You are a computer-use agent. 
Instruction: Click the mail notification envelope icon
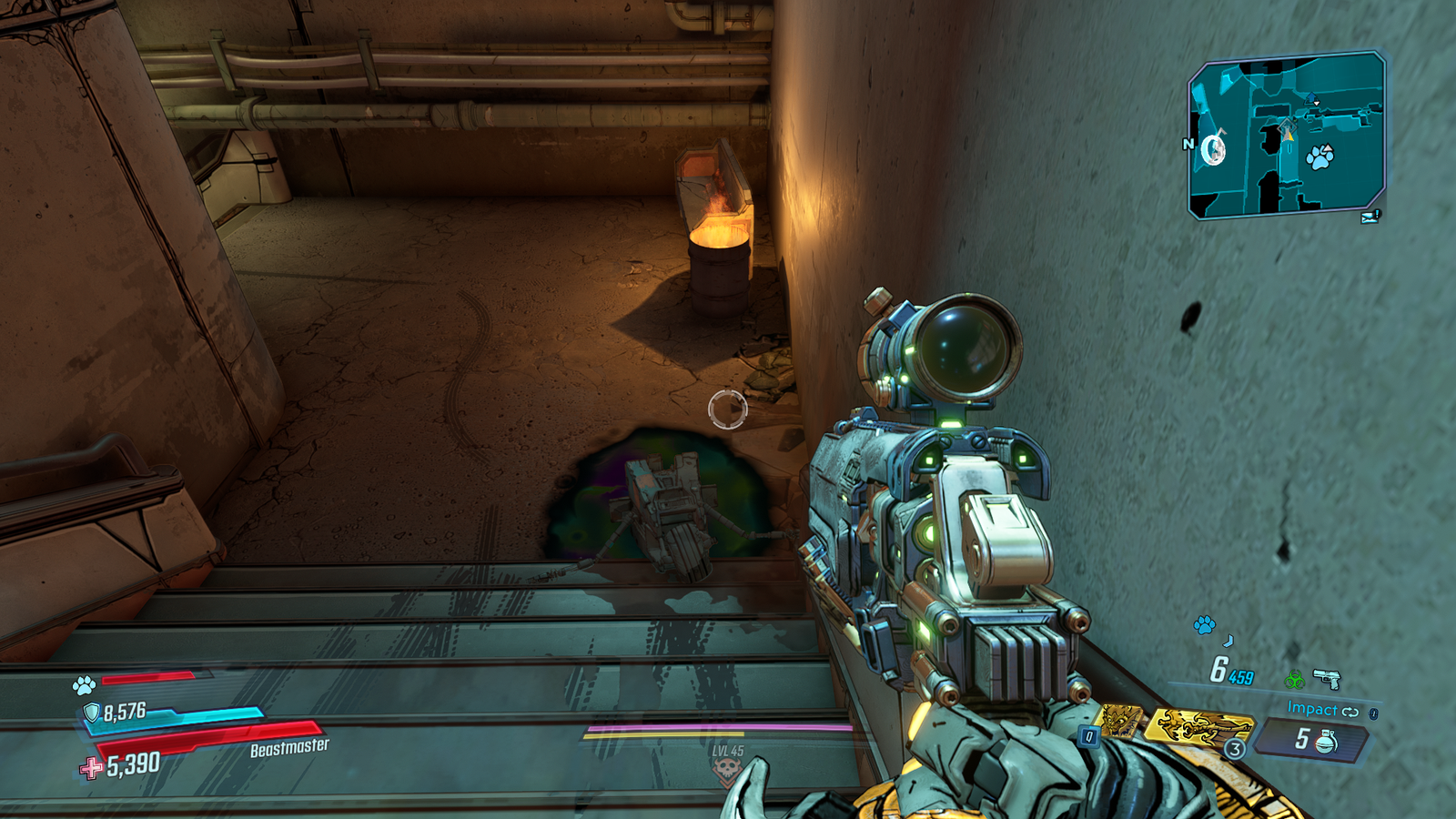(1370, 217)
